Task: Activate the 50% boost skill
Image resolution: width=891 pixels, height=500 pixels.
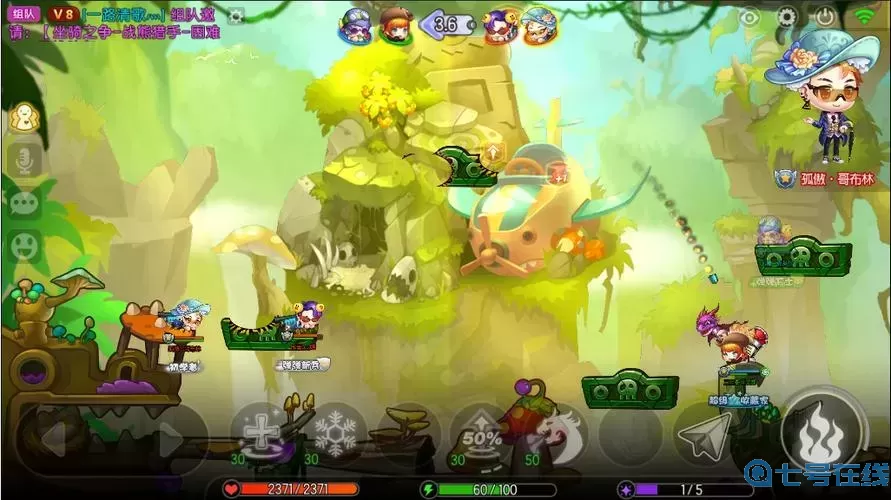Action: (481, 433)
